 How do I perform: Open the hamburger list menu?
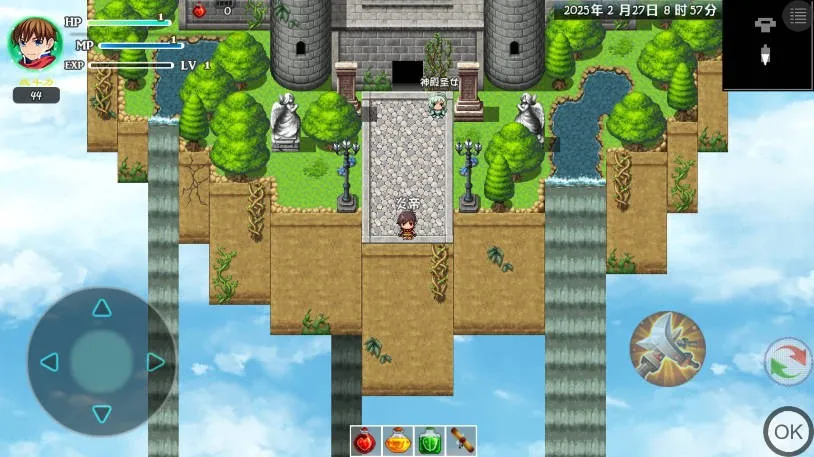point(797,16)
